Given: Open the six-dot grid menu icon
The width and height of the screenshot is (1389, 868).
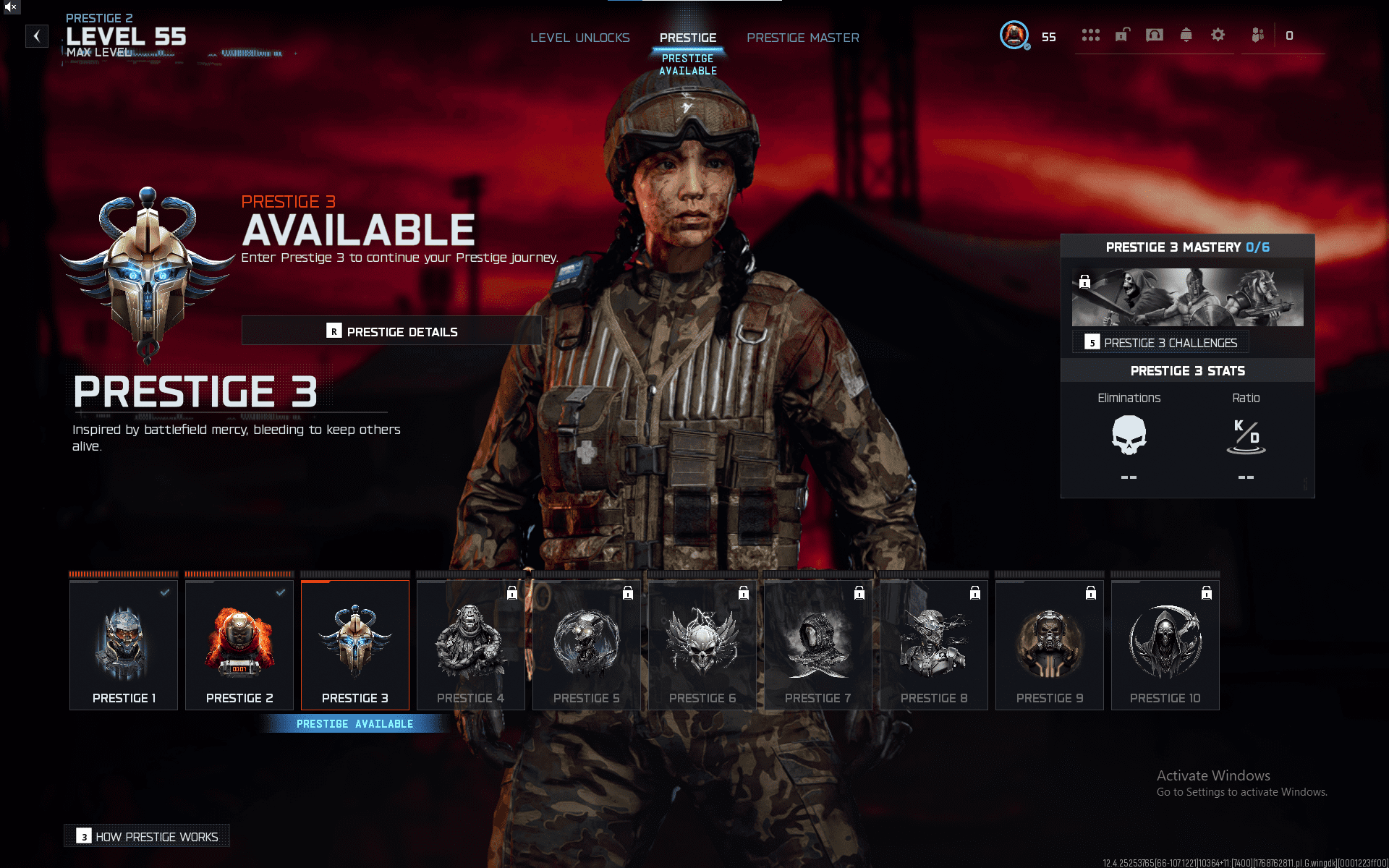Looking at the screenshot, I should coord(1091,35).
